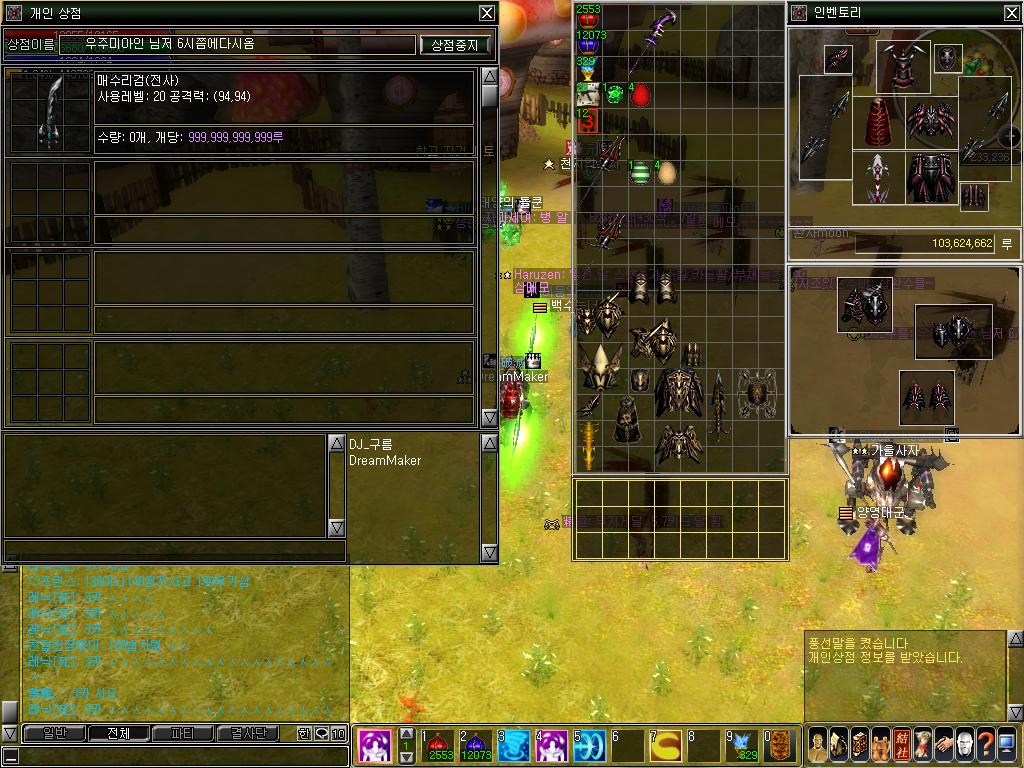1024x768 pixels.
Task: Edit the shop name text field
Action: (x=237, y=45)
